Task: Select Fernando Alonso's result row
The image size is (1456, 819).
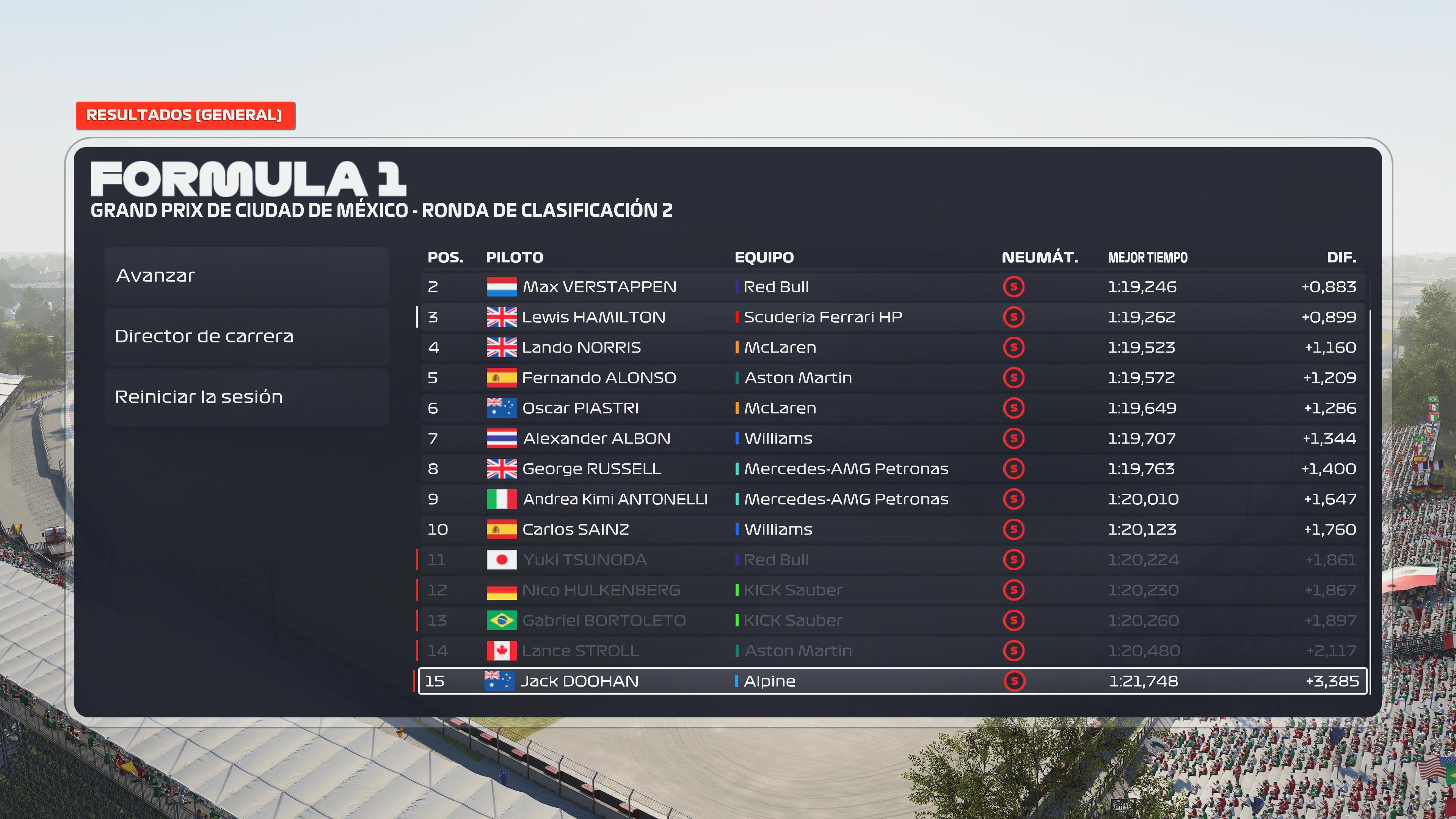Action: (x=892, y=378)
